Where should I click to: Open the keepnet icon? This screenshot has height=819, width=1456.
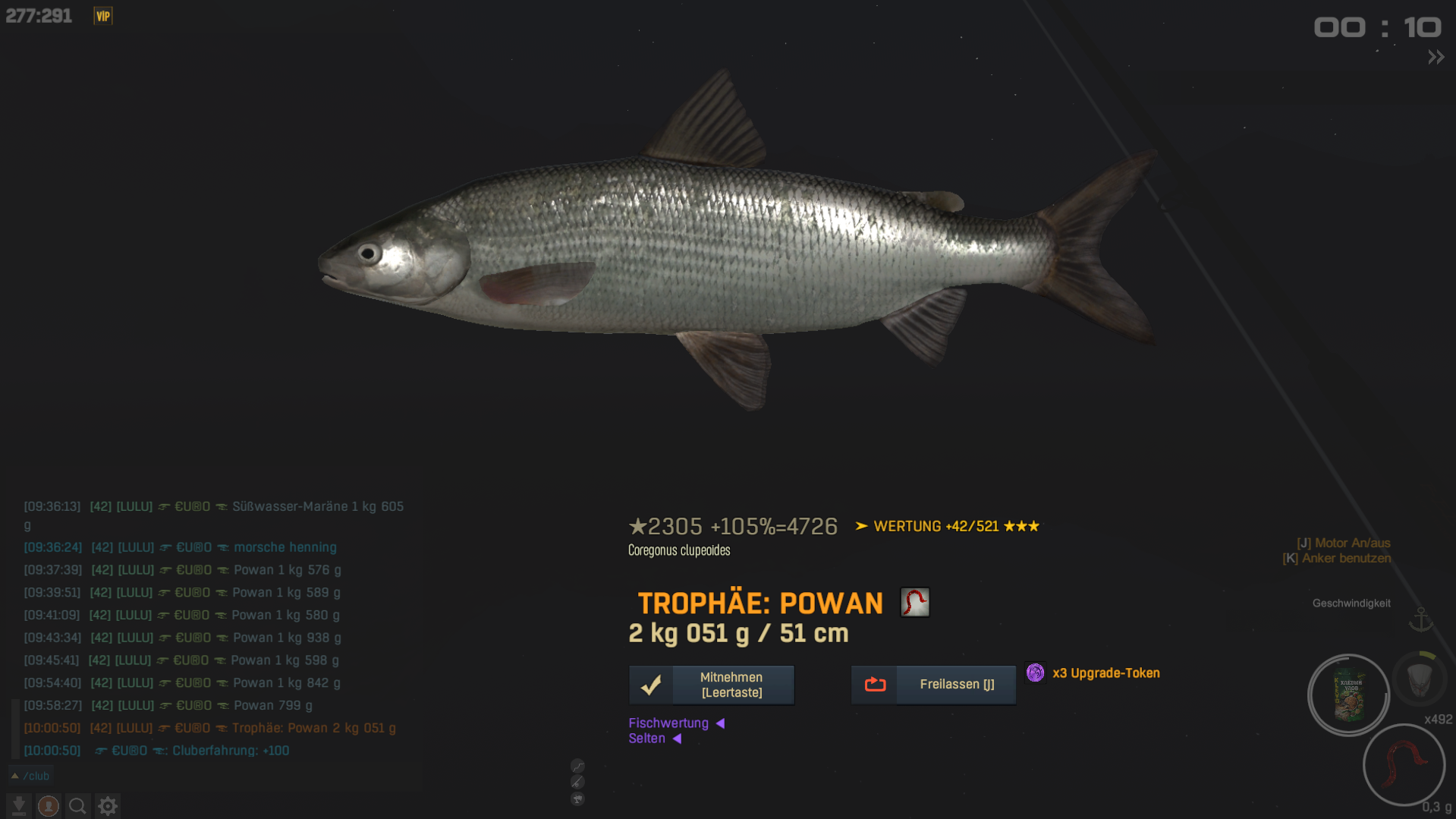click(x=1419, y=679)
